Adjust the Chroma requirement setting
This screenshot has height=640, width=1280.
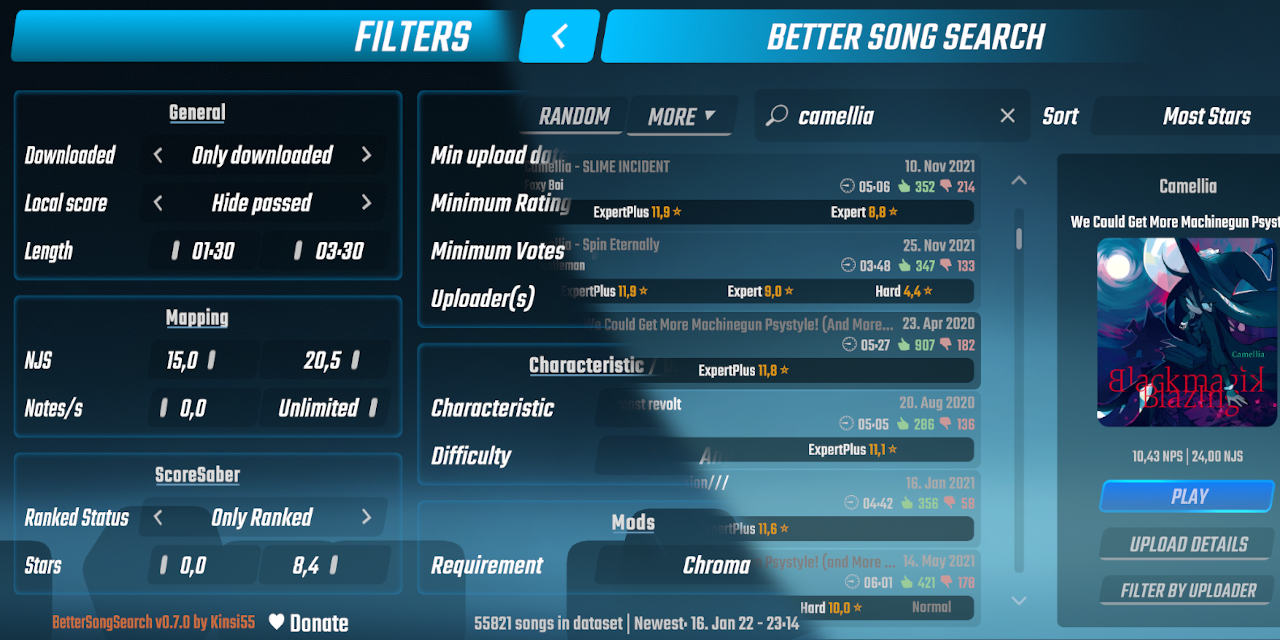coord(716,566)
